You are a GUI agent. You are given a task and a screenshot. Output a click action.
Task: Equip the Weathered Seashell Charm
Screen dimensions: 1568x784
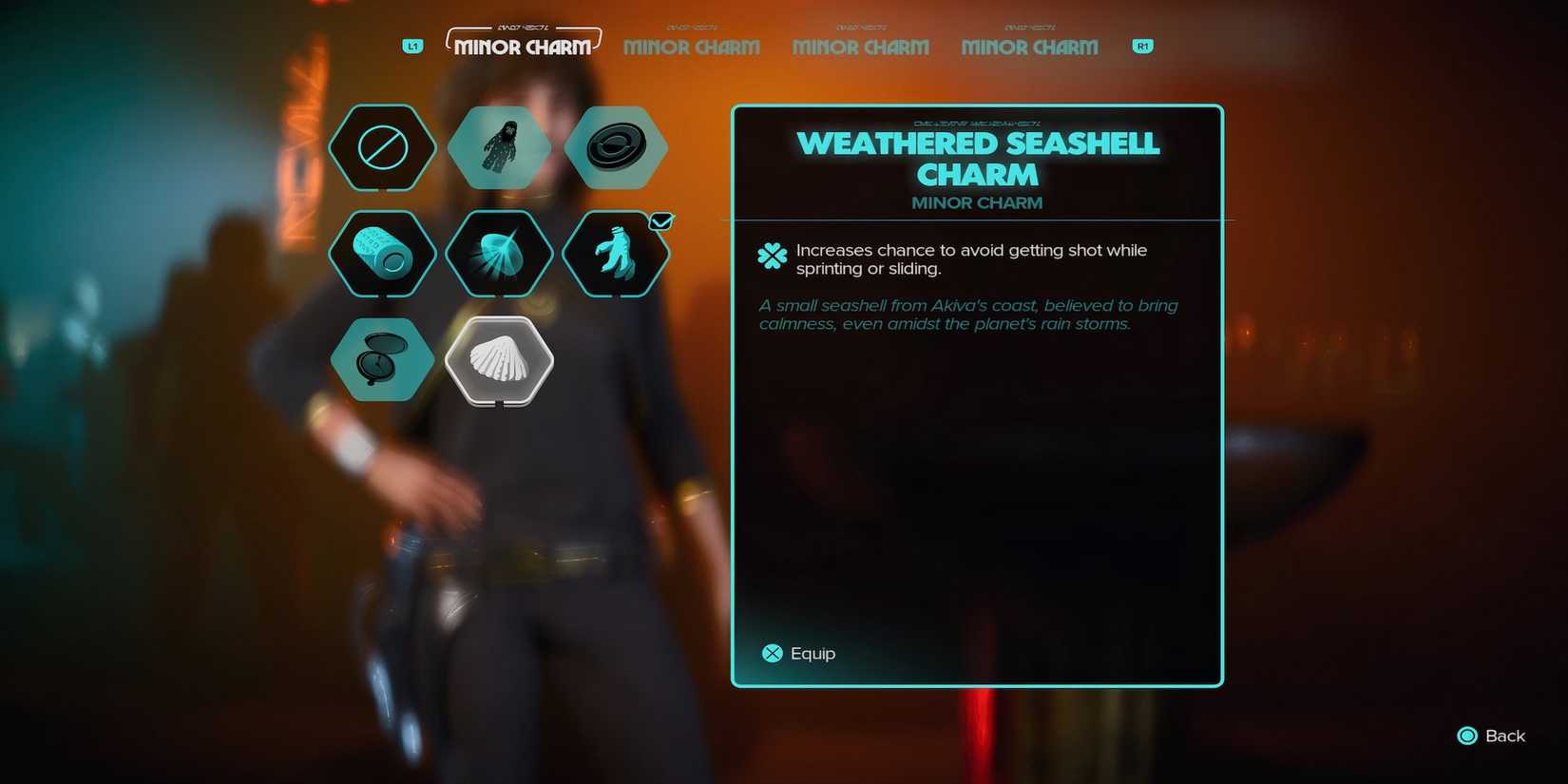click(x=798, y=653)
